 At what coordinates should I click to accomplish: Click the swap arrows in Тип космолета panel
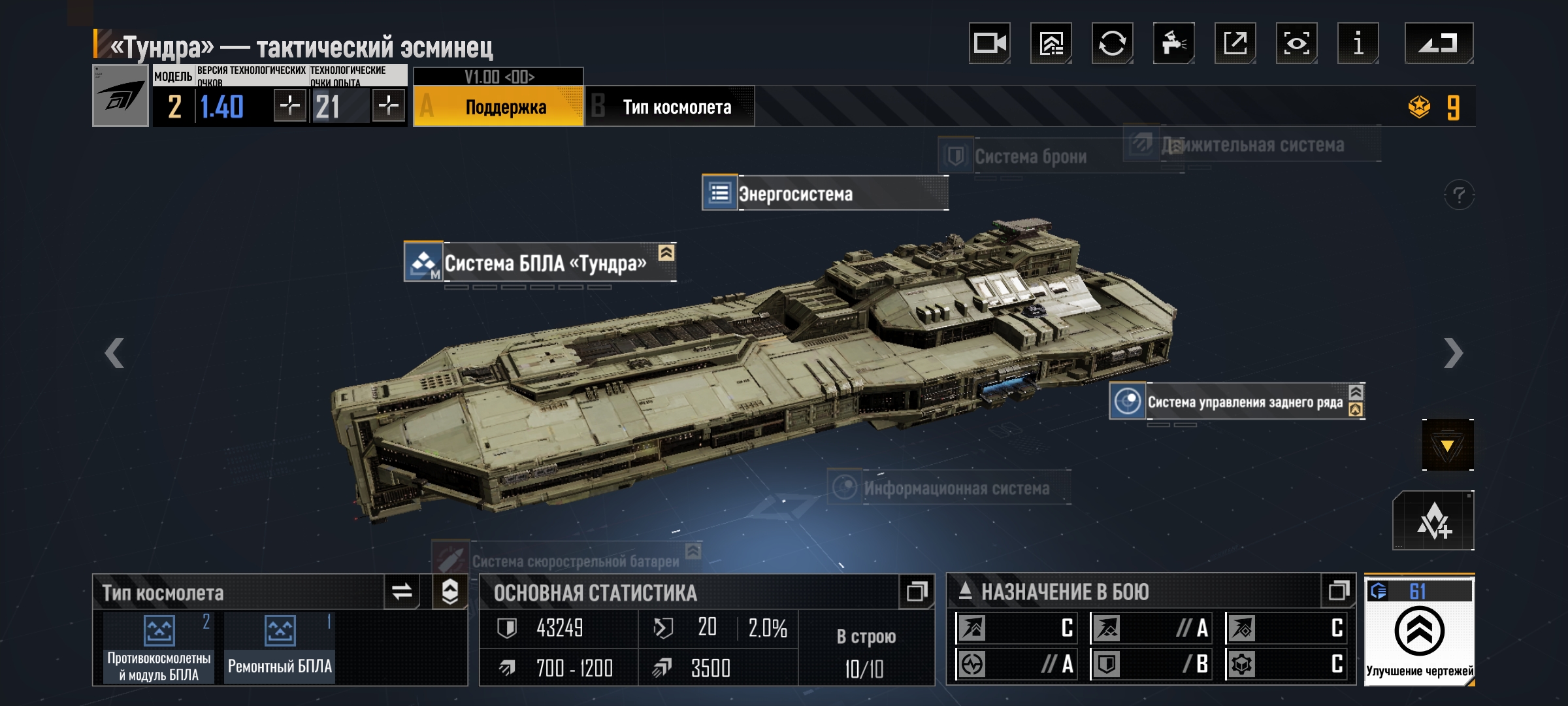(x=402, y=592)
